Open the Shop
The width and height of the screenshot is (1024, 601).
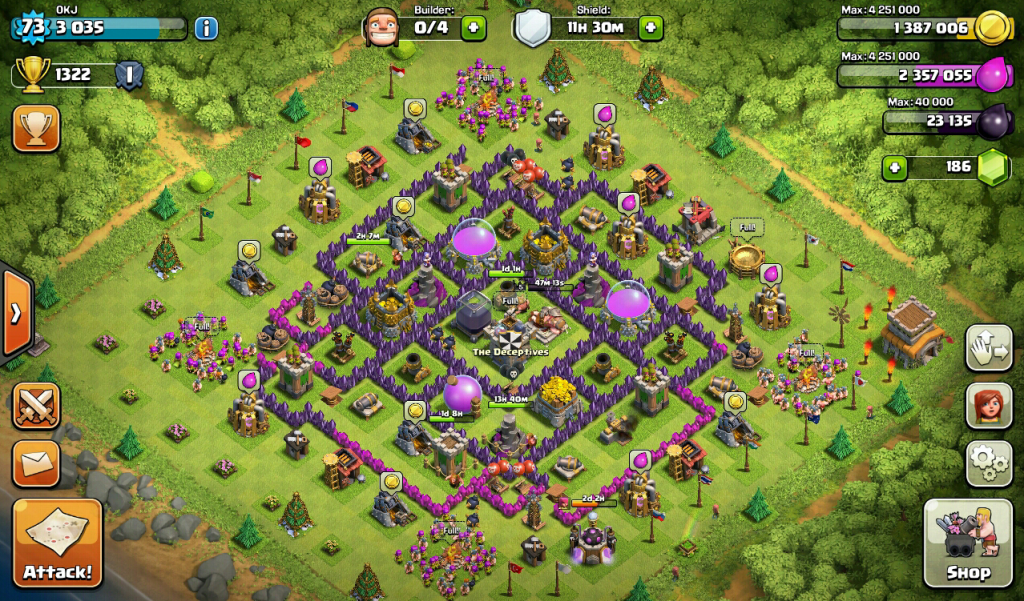click(968, 543)
